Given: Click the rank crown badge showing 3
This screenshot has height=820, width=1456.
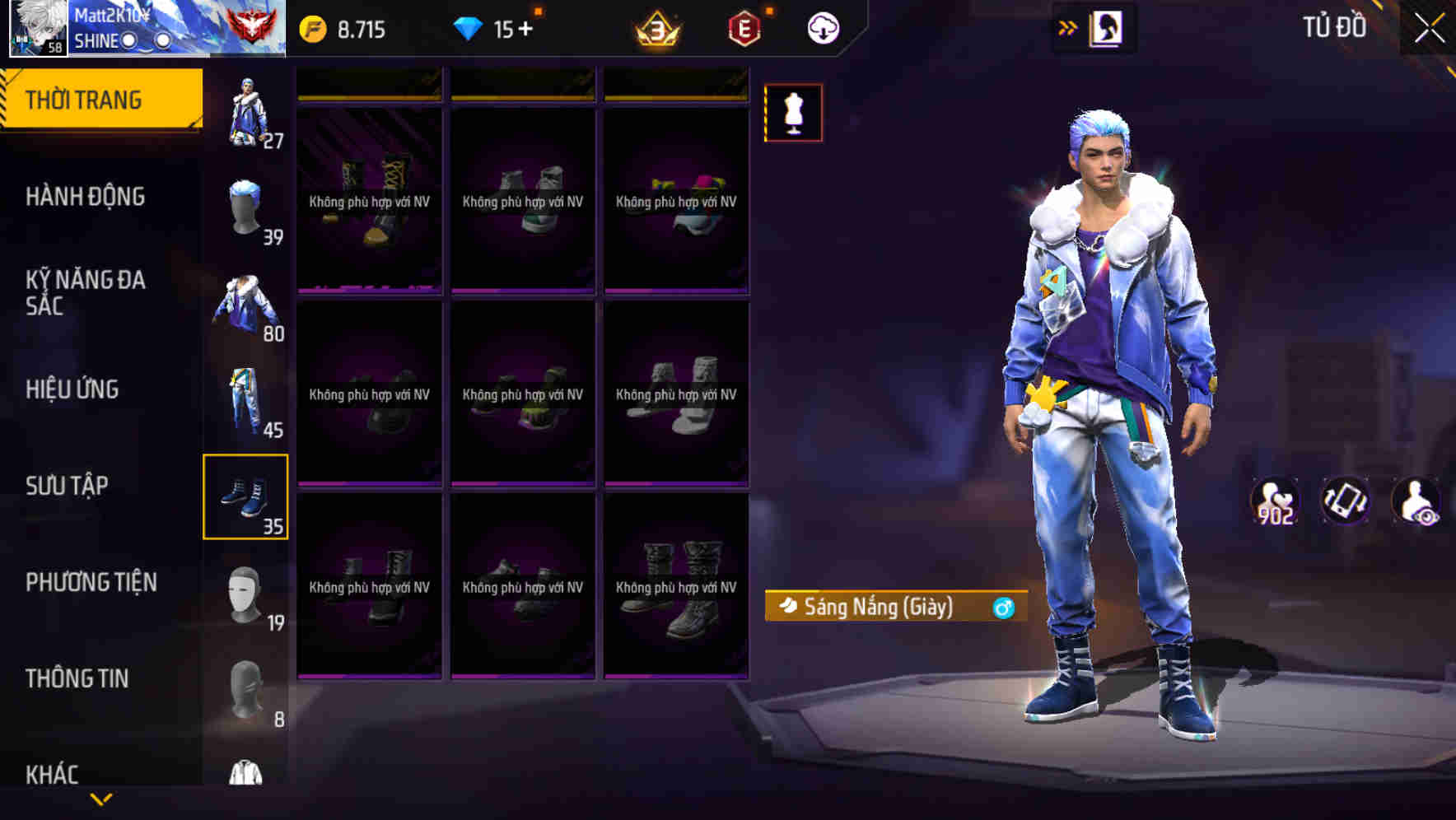Looking at the screenshot, I should click(x=657, y=27).
